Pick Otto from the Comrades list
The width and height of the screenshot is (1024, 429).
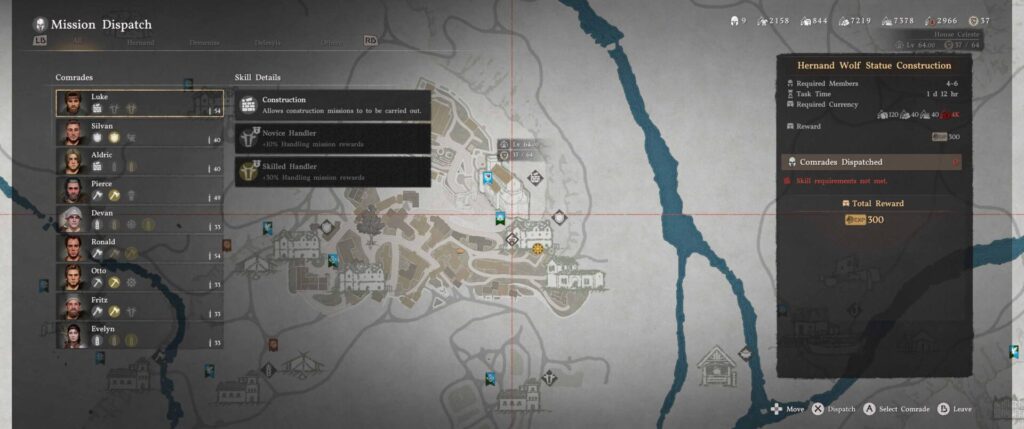pos(139,276)
